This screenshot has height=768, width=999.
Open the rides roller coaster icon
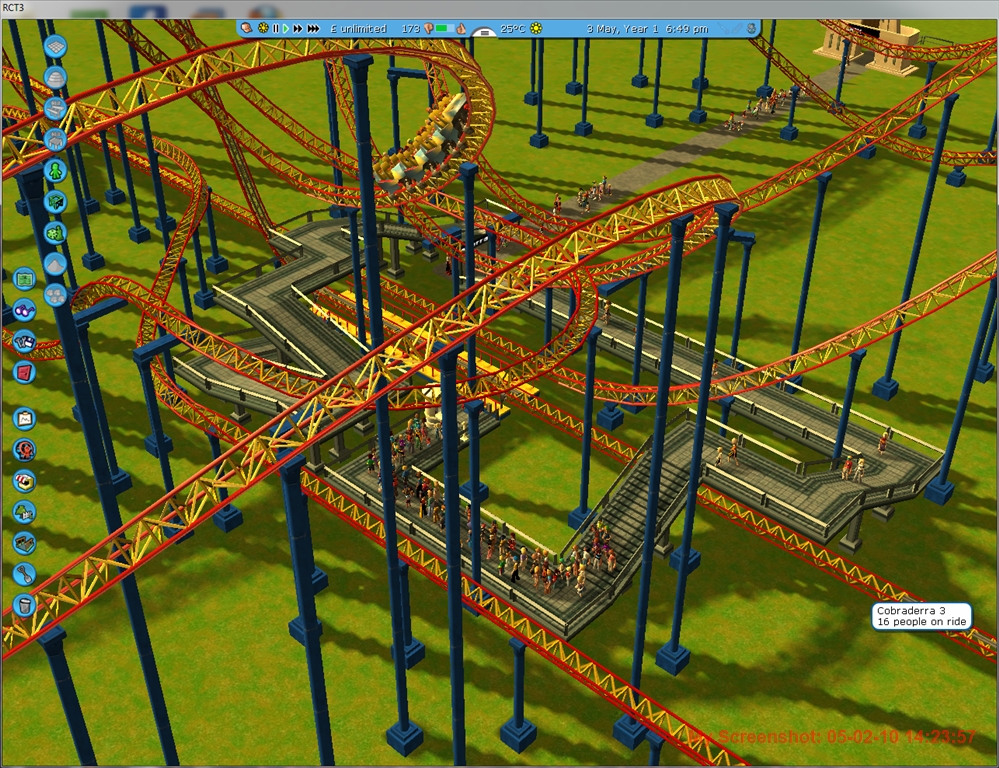(x=25, y=449)
